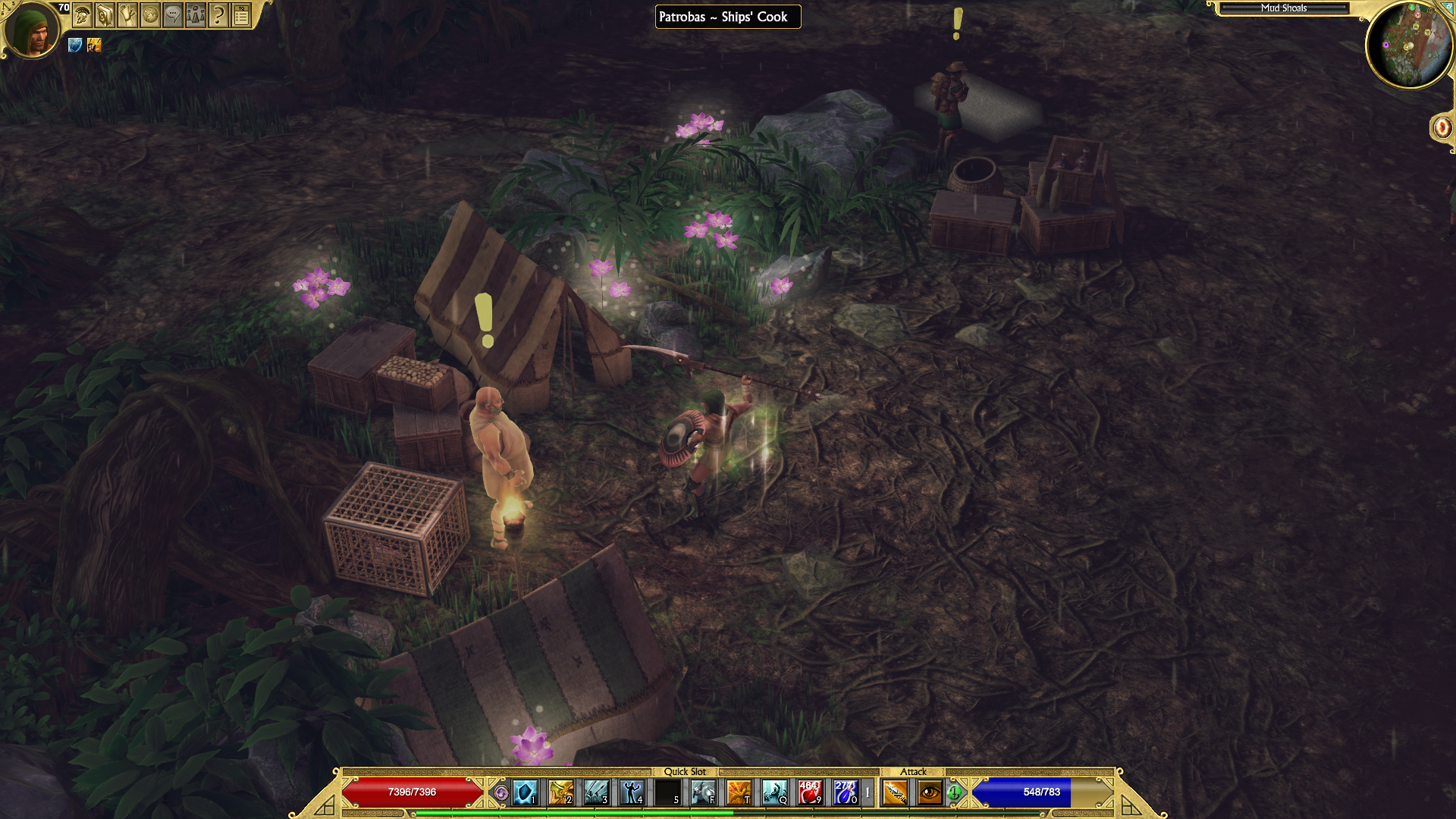Open the question mark help button
Screen dimensions: 1456x819
pos(218,14)
